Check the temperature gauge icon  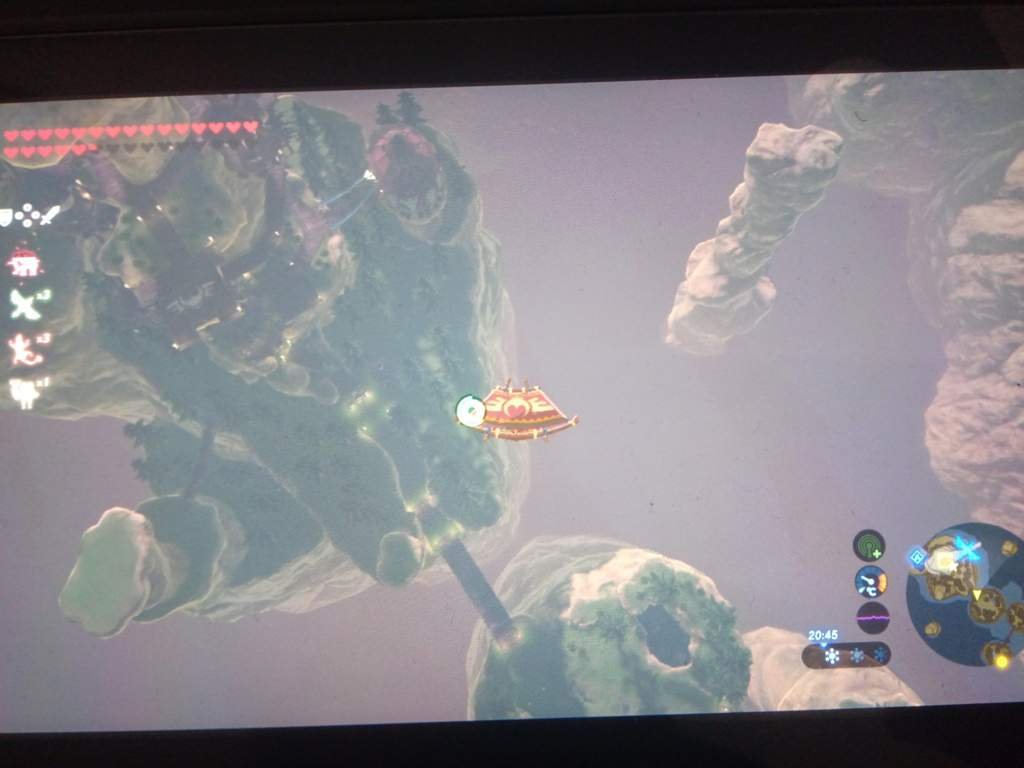tap(870, 582)
